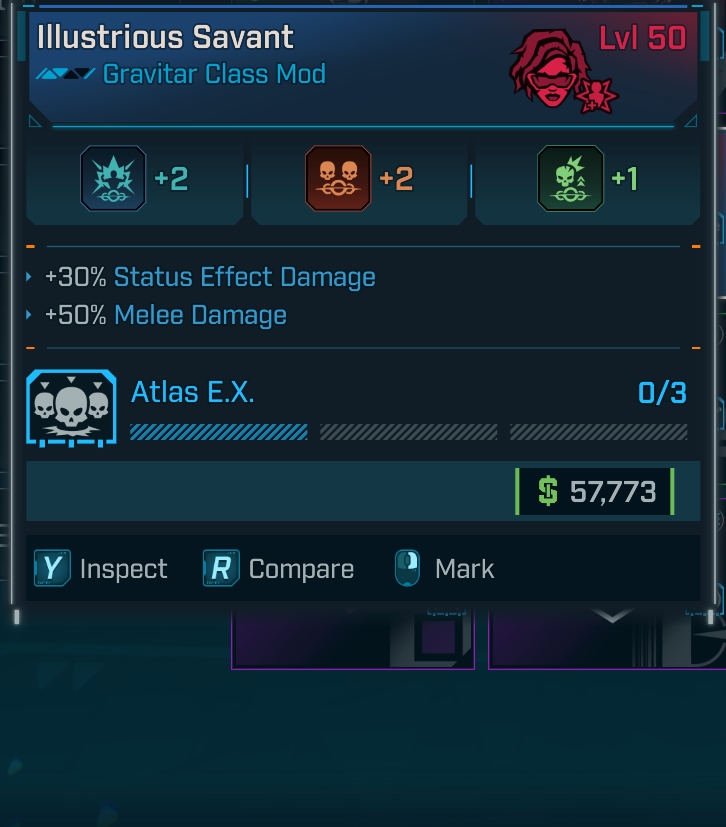Select the green +1 skill bonus icon
Viewport: 726px width, 827px height.
(x=570, y=179)
